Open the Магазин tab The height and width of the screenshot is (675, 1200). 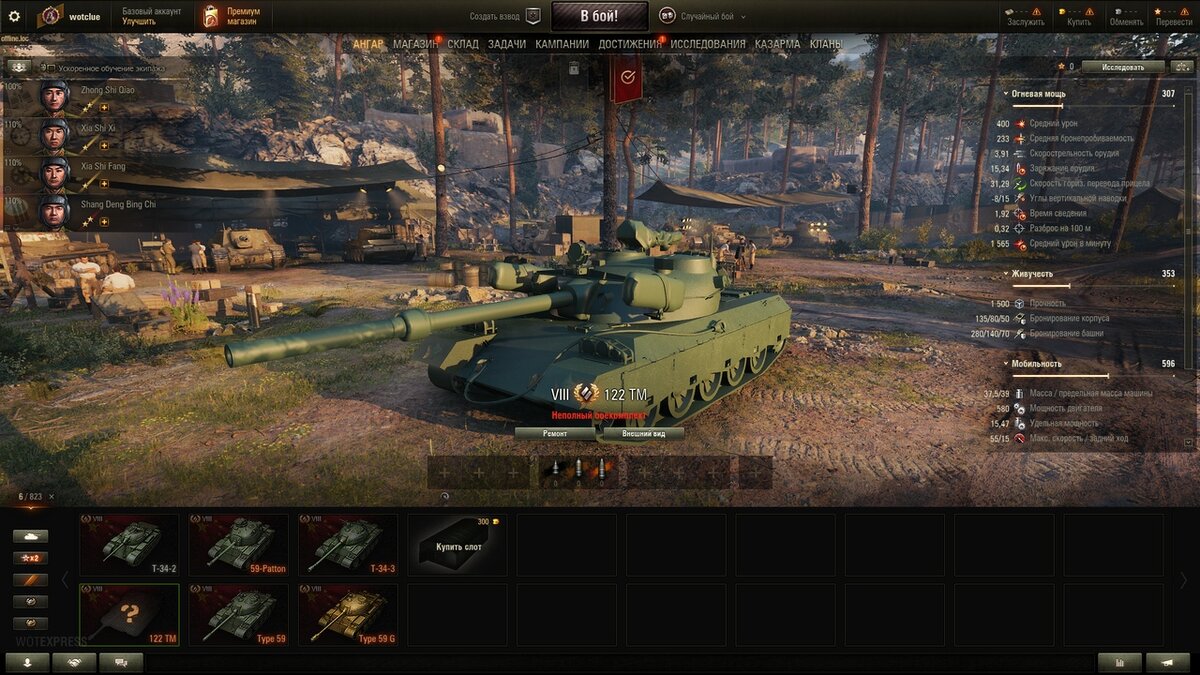[415, 44]
